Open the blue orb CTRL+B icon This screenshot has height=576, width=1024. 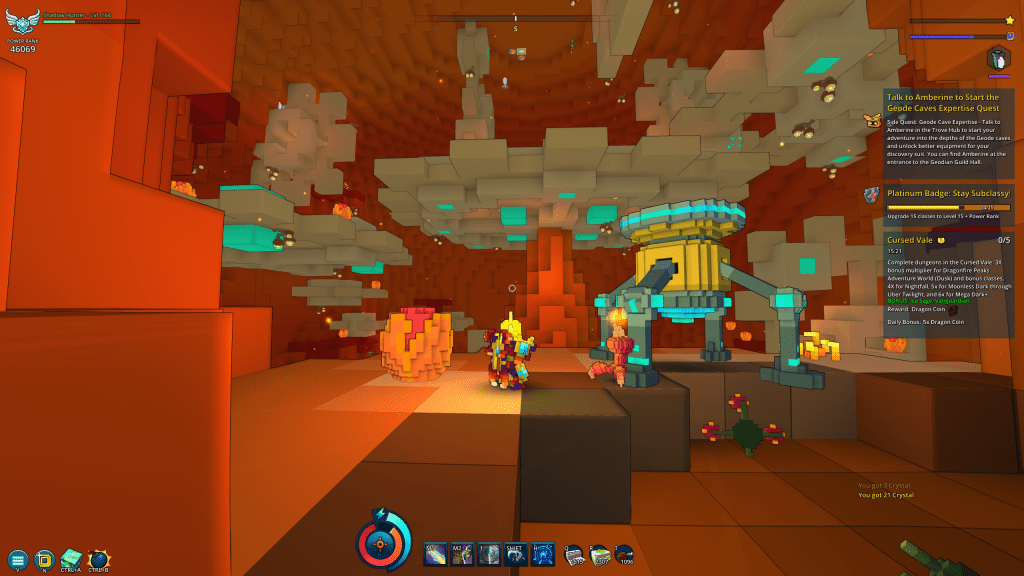click(x=98, y=559)
